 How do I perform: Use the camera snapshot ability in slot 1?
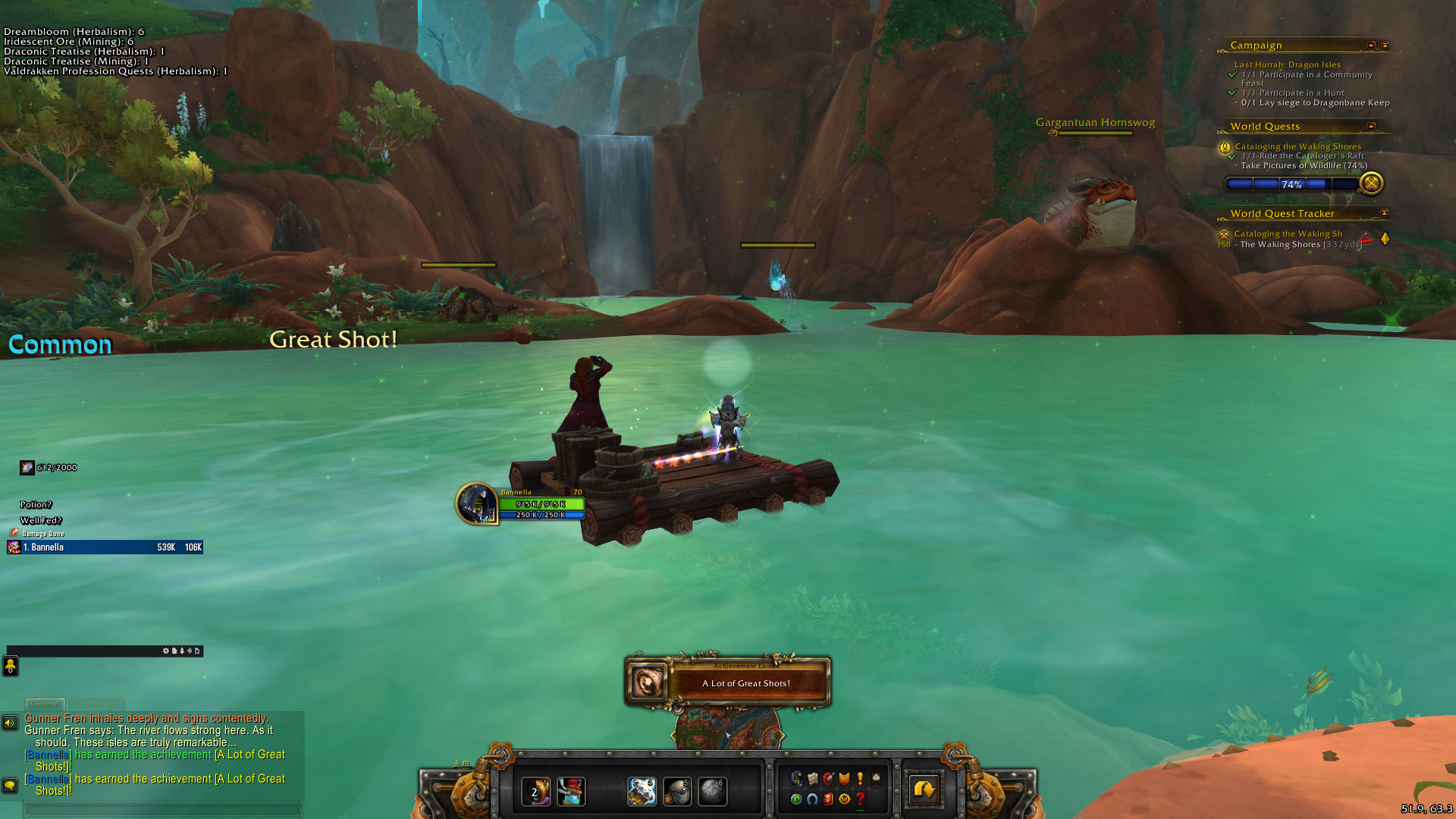(536, 792)
